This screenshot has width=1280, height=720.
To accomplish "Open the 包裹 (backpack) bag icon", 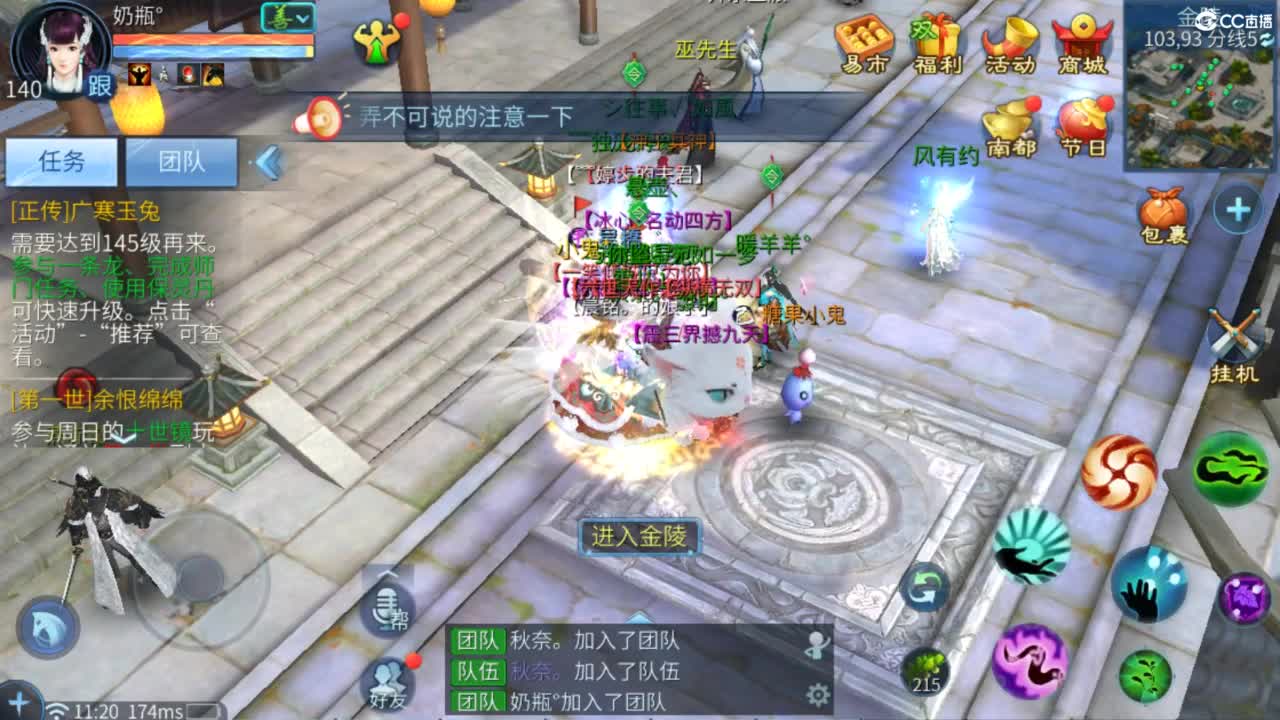I will [x=1162, y=208].
